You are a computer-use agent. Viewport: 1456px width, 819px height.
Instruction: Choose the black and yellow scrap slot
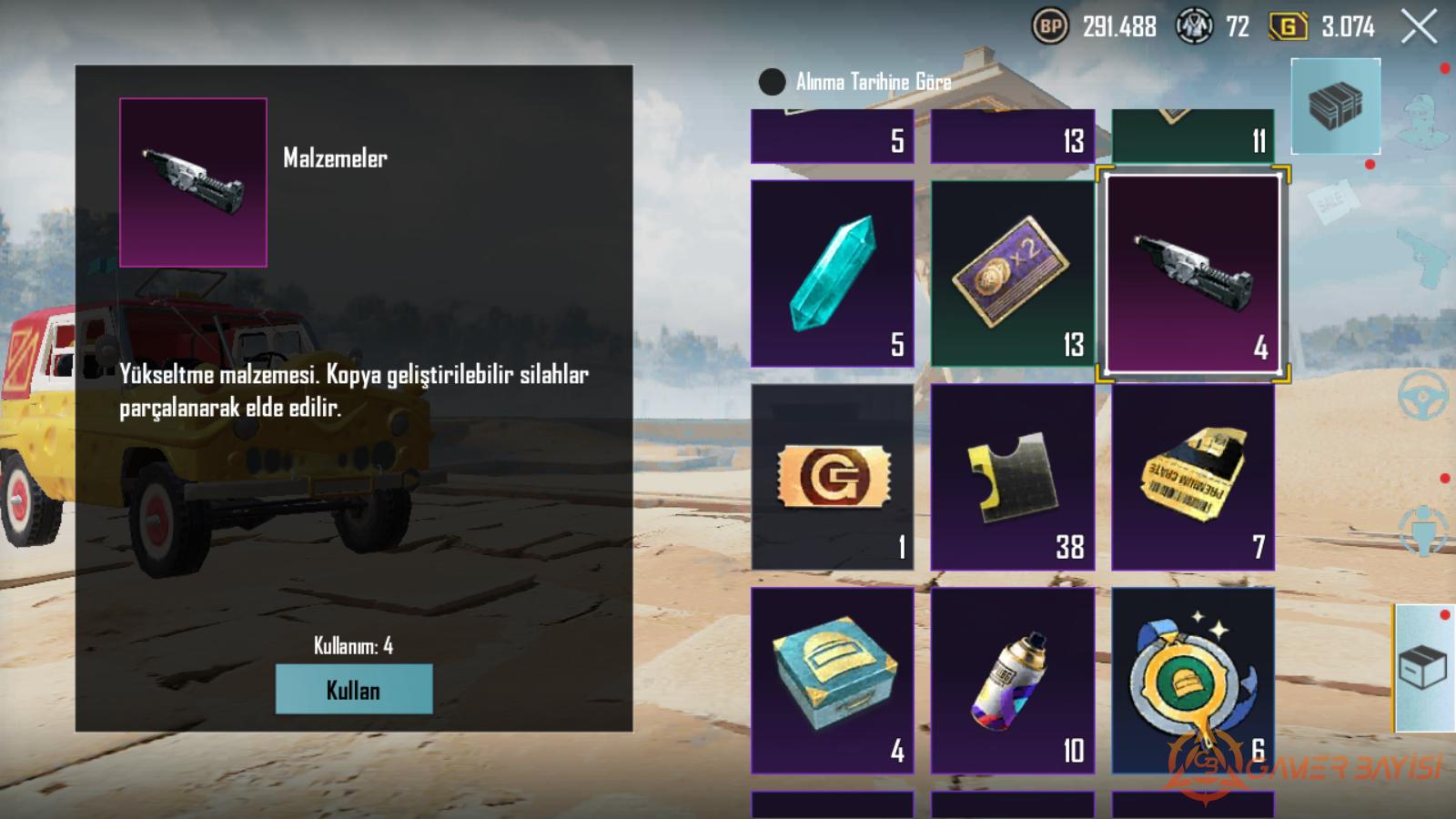pos(1012,477)
